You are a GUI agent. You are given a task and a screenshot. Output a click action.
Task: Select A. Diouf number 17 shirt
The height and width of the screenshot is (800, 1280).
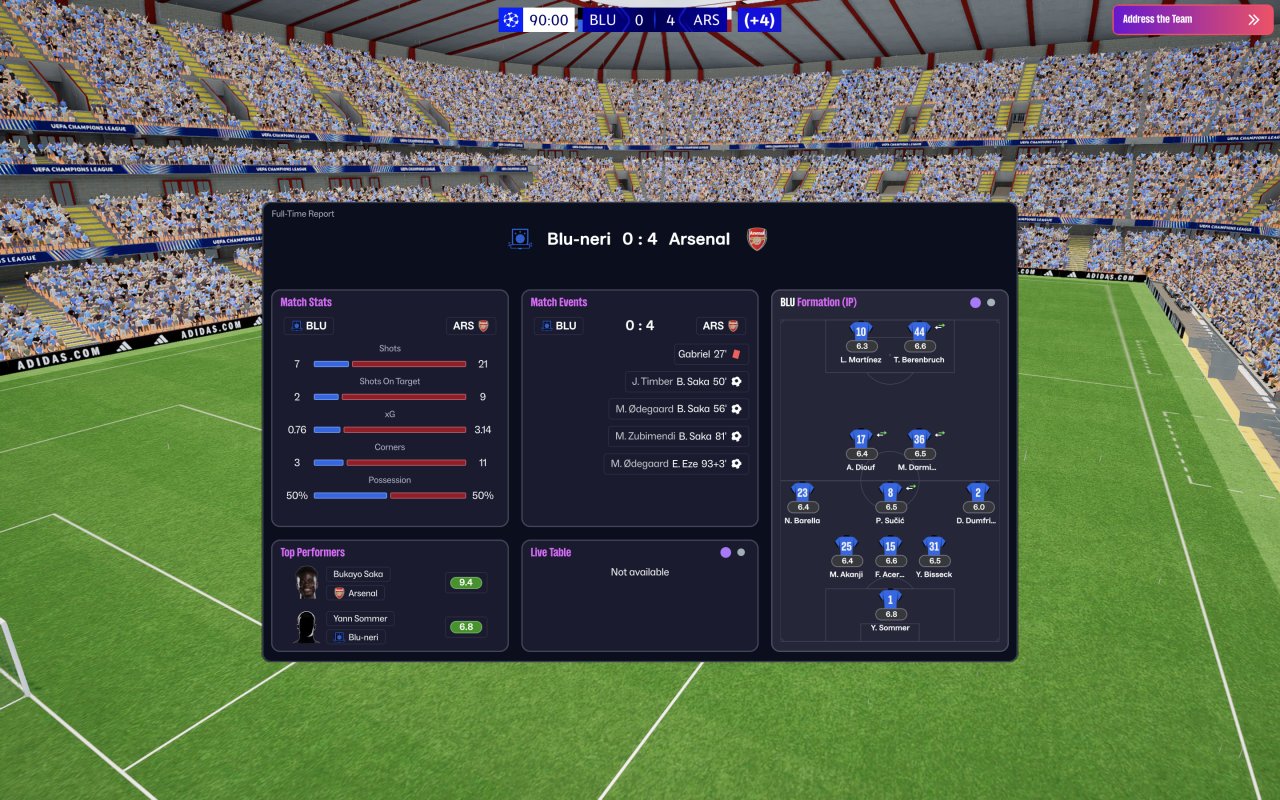[x=860, y=440]
